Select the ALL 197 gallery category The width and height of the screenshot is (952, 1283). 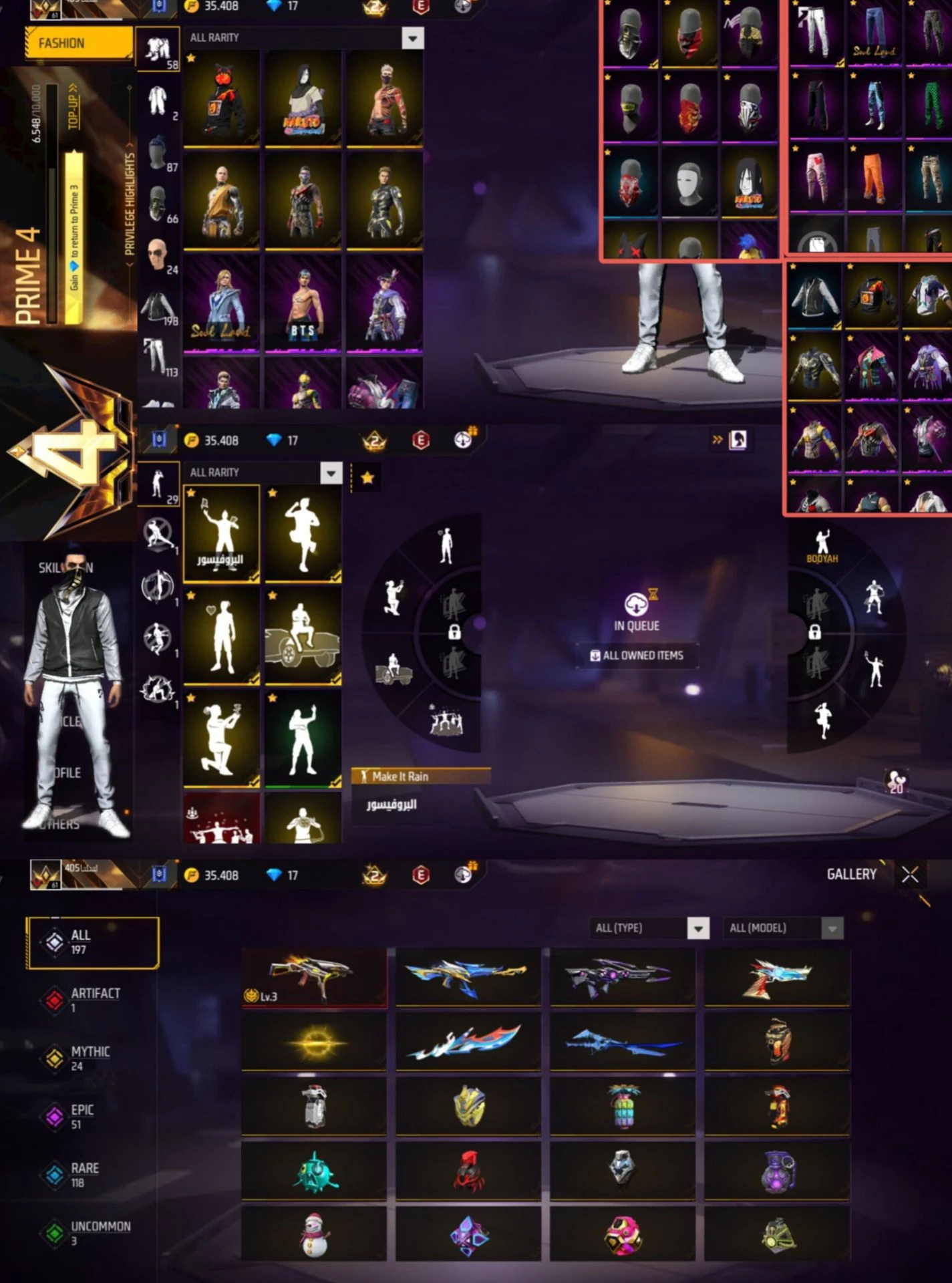(92, 942)
